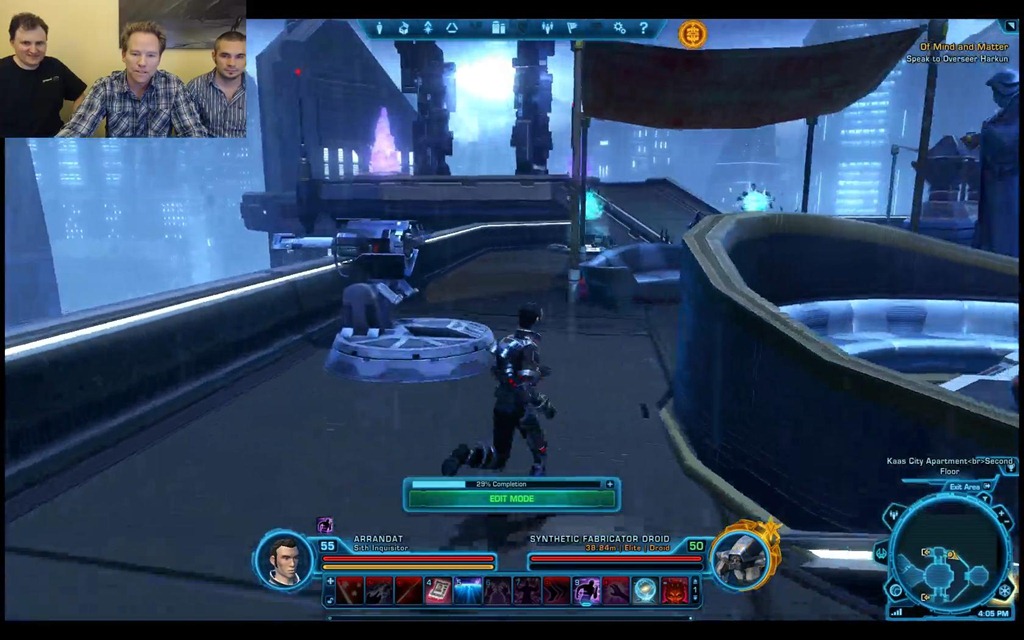Open the Of Mind and Matter quest tracker
The height and width of the screenshot is (640, 1024).
click(x=964, y=46)
